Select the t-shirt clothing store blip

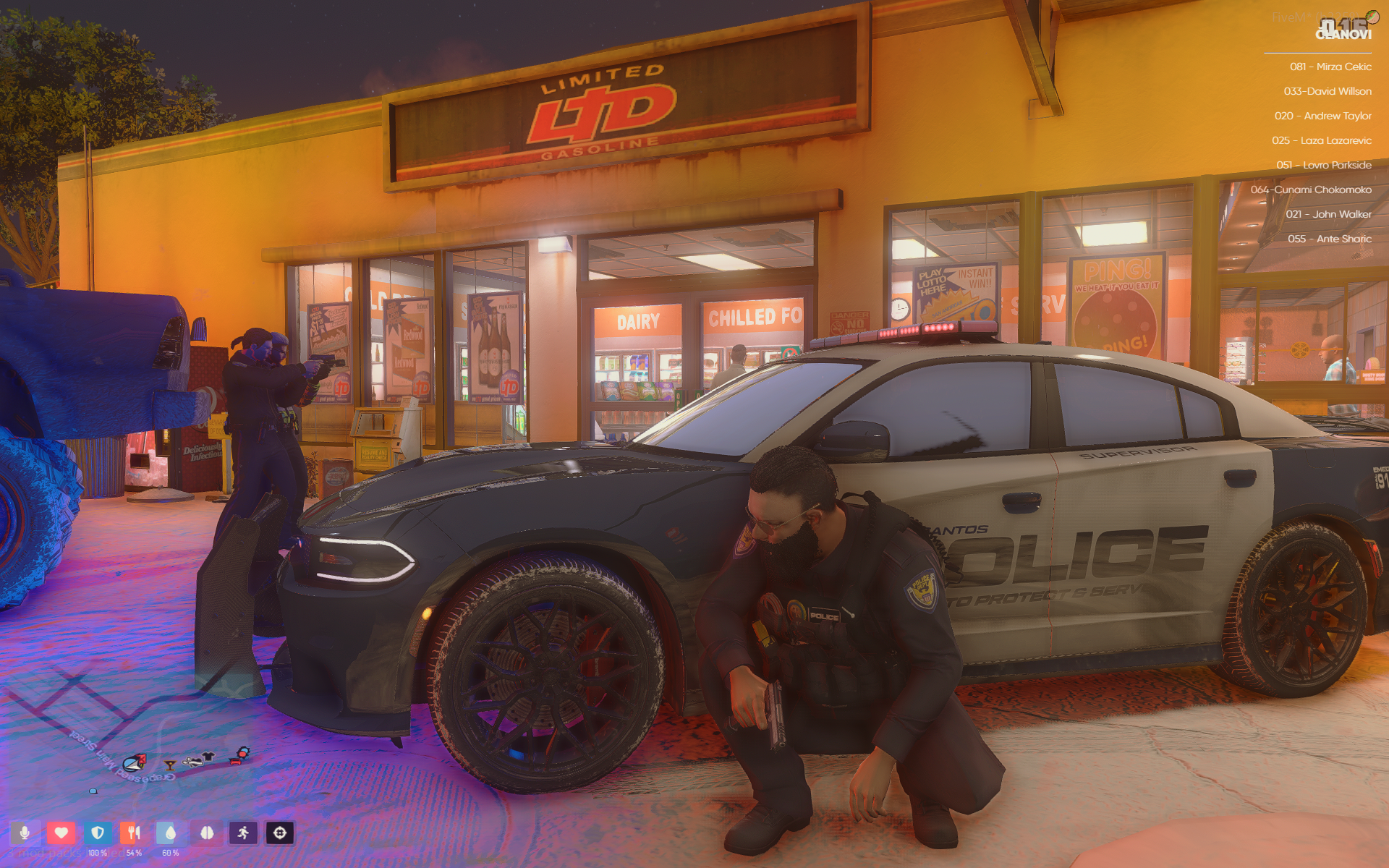click(x=207, y=756)
